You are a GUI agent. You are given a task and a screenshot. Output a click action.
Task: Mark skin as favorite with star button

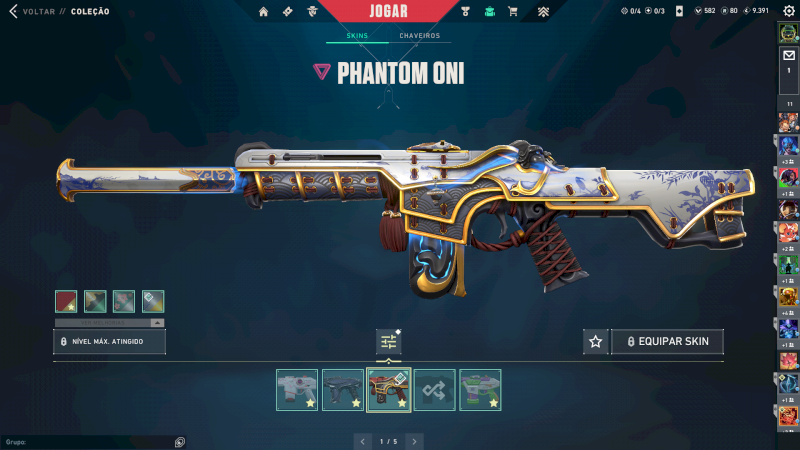tap(596, 342)
